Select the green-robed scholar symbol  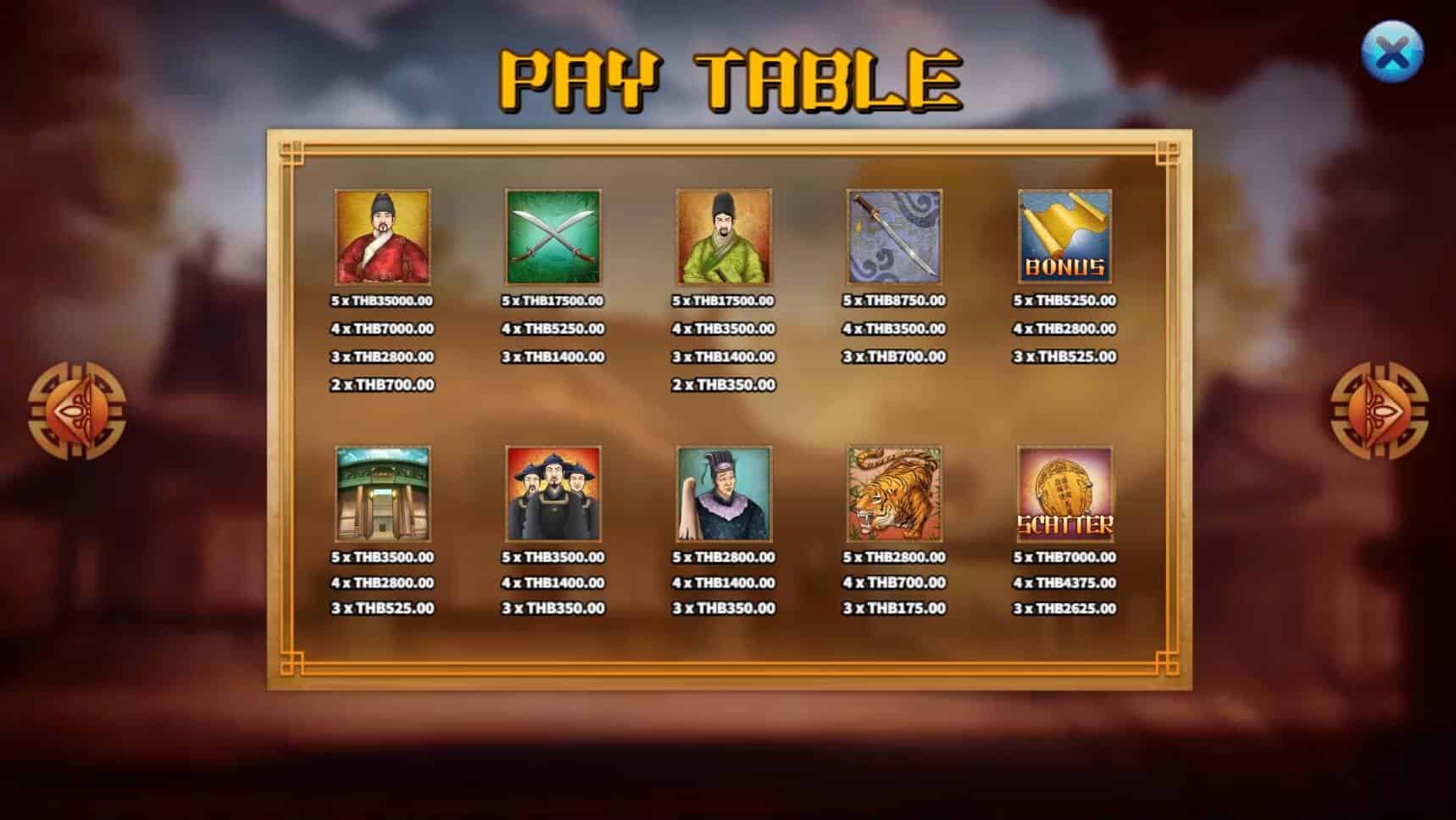click(724, 240)
